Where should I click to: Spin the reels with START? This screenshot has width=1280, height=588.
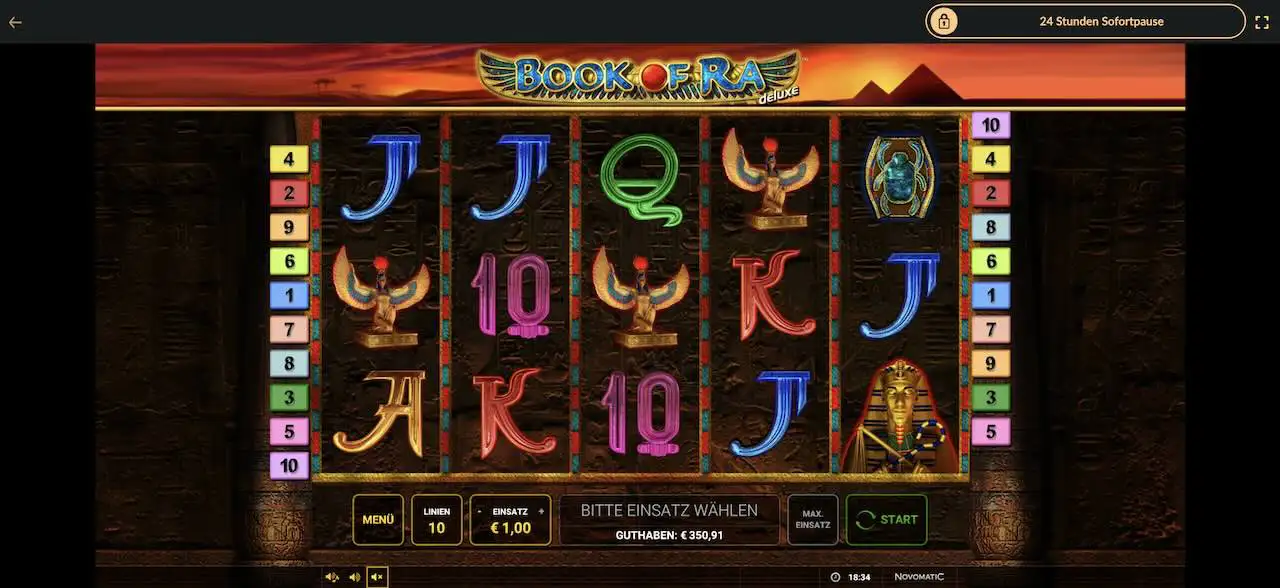tap(886, 520)
